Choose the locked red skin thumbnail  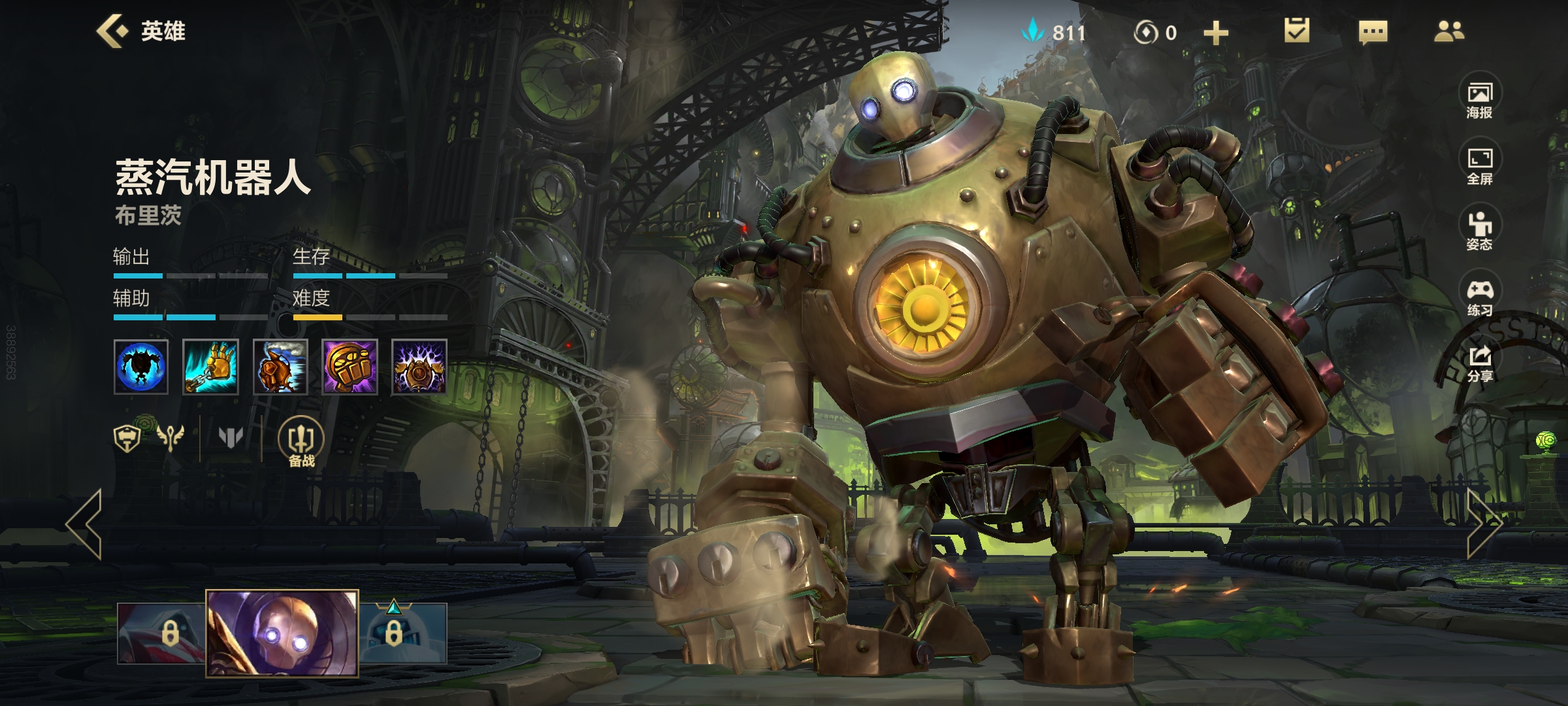(161, 633)
